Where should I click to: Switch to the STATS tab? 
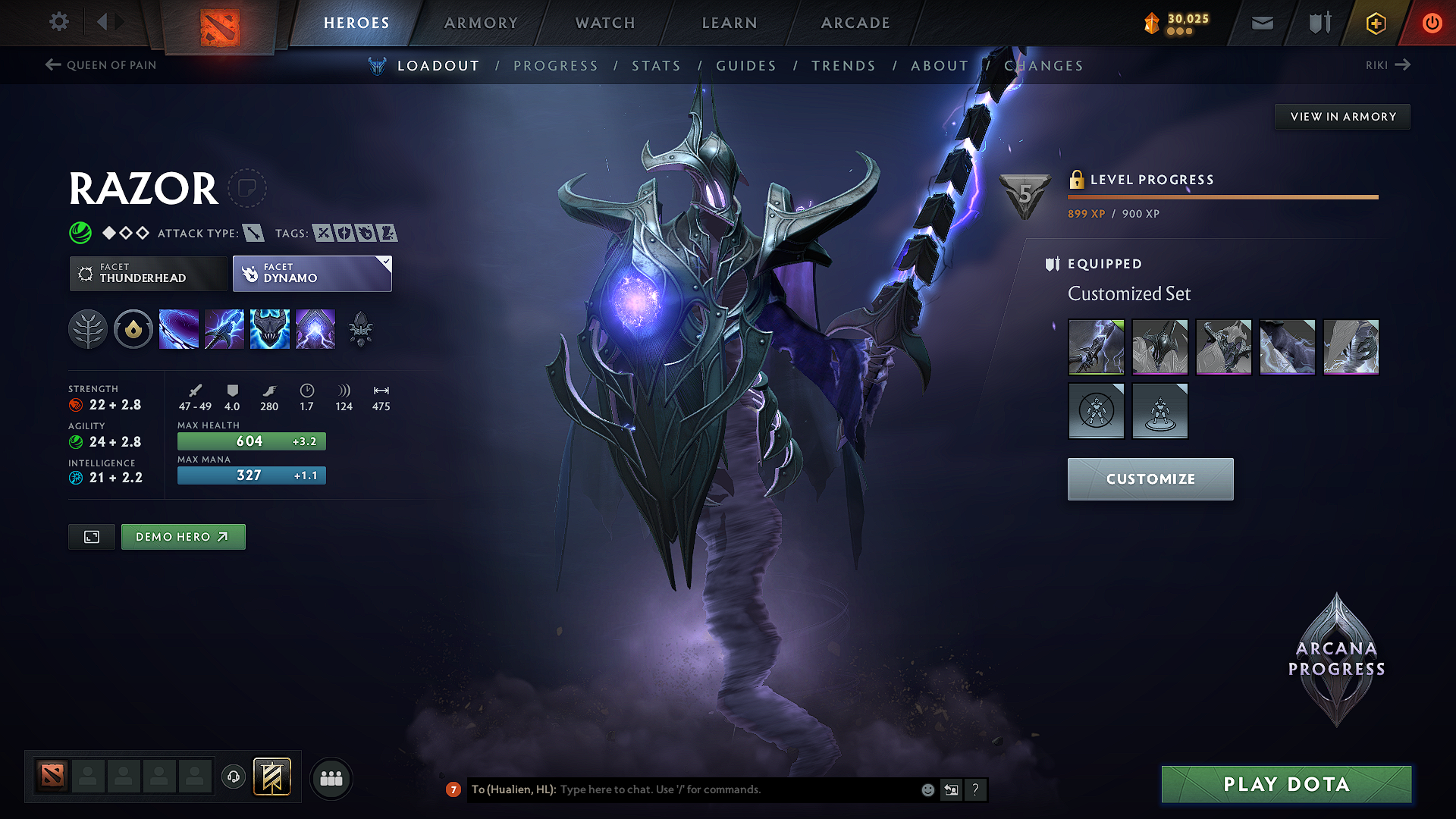click(x=657, y=66)
